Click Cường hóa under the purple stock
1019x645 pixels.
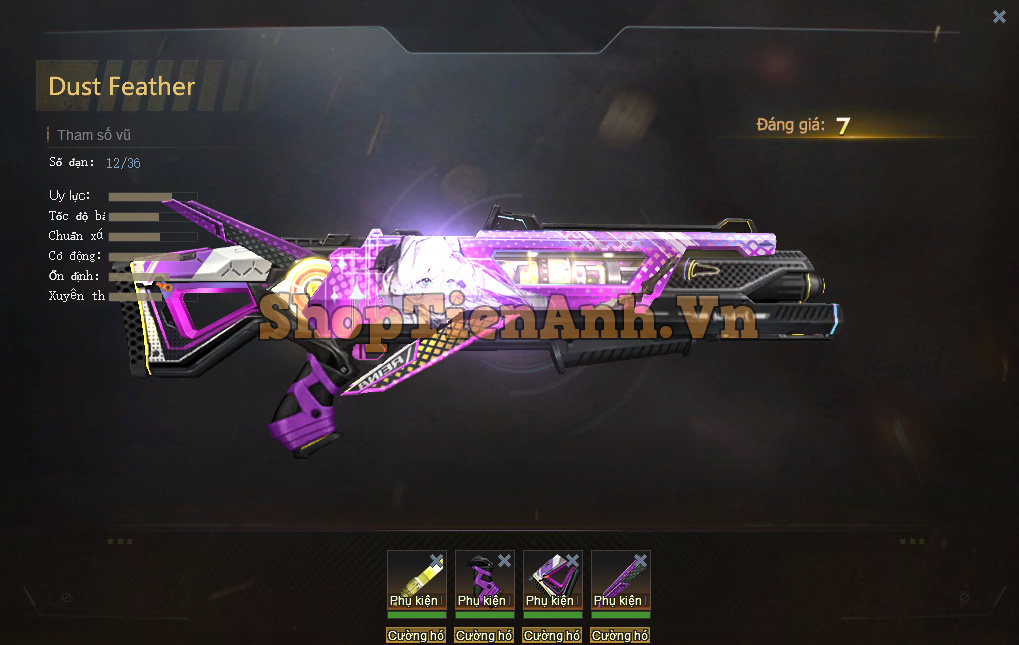point(552,636)
